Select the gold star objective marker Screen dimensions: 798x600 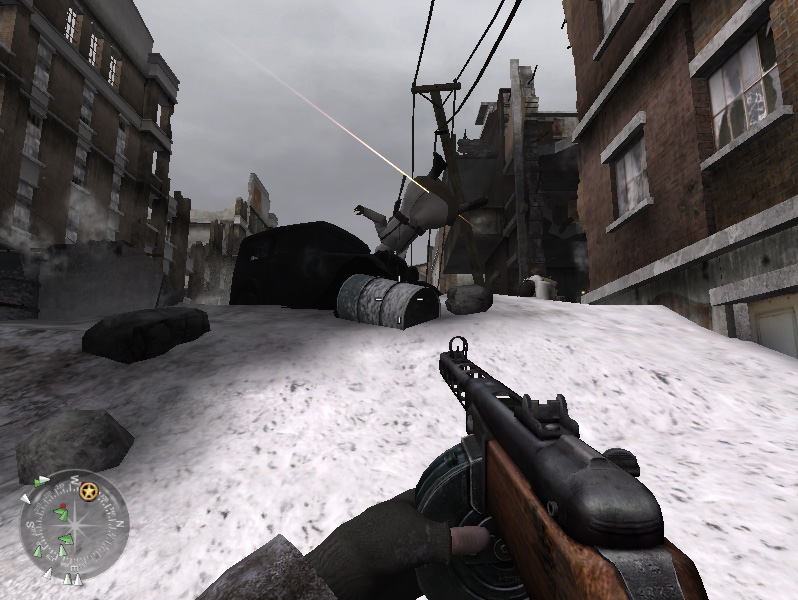point(89,492)
